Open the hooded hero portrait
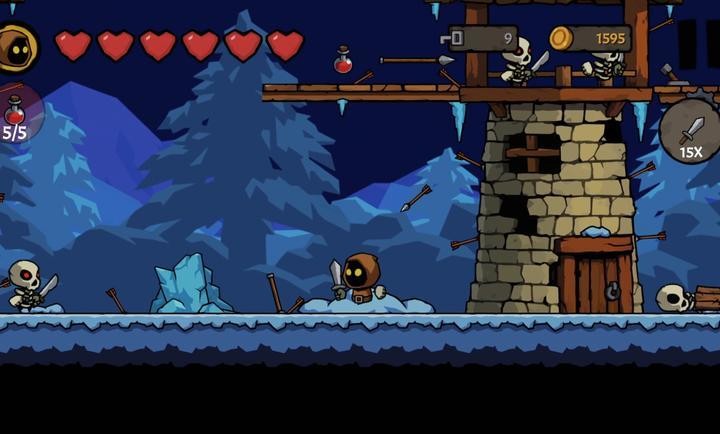The image size is (720, 434). coord(14,47)
